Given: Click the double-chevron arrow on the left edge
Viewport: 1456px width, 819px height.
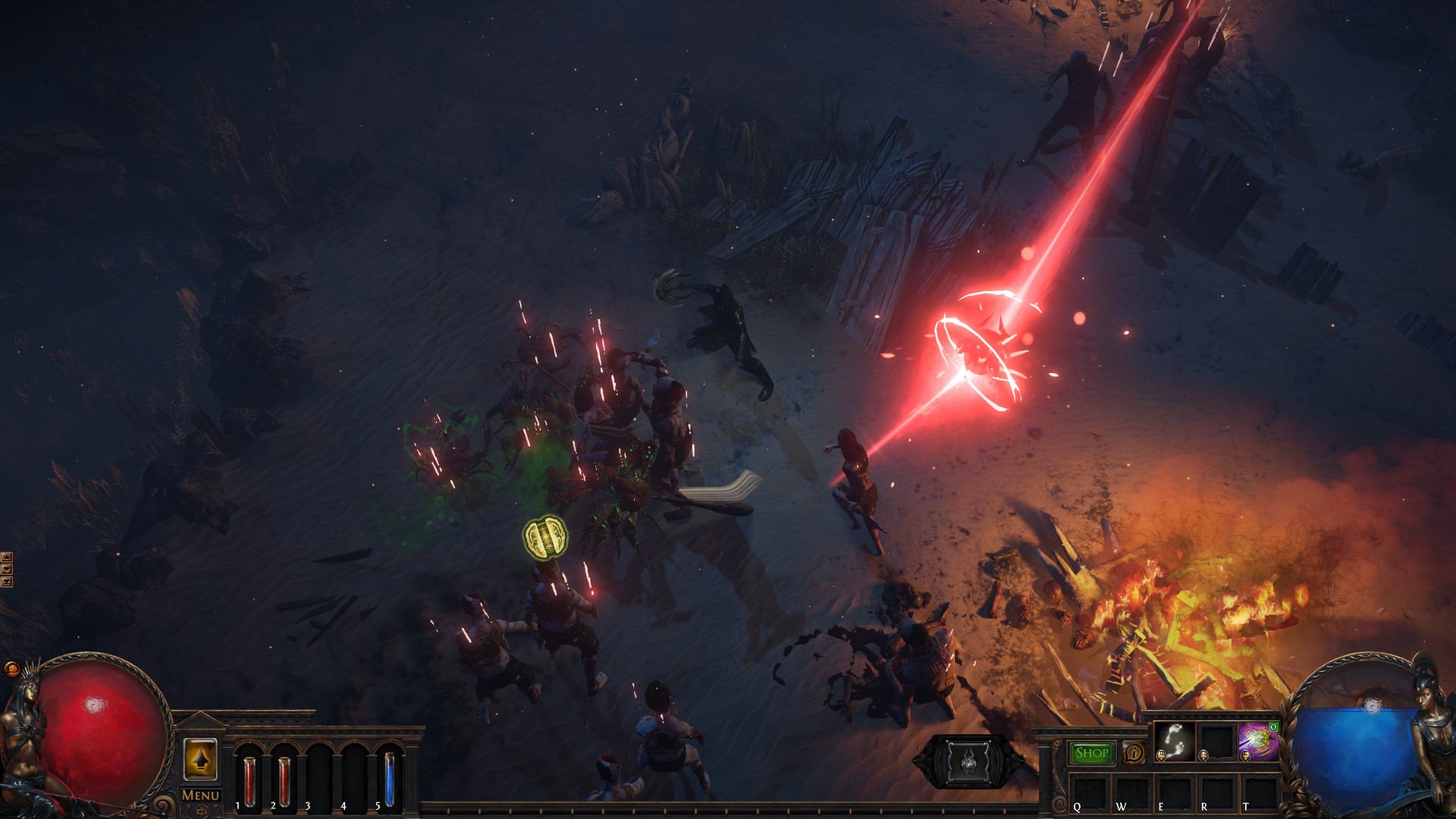Looking at the screenshot, I should point(8,582).
